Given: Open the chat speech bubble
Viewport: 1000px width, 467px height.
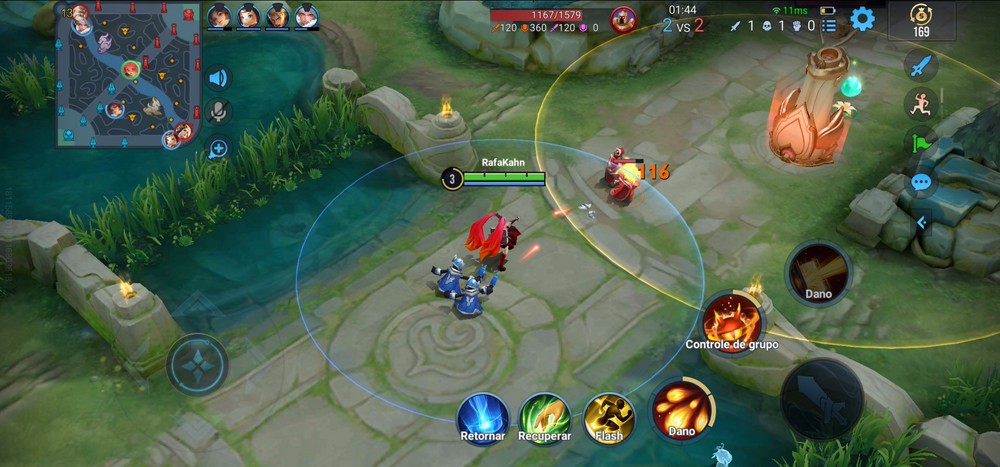Looking at the screenshot, I should pyautogui.click(x=921, y=183).
